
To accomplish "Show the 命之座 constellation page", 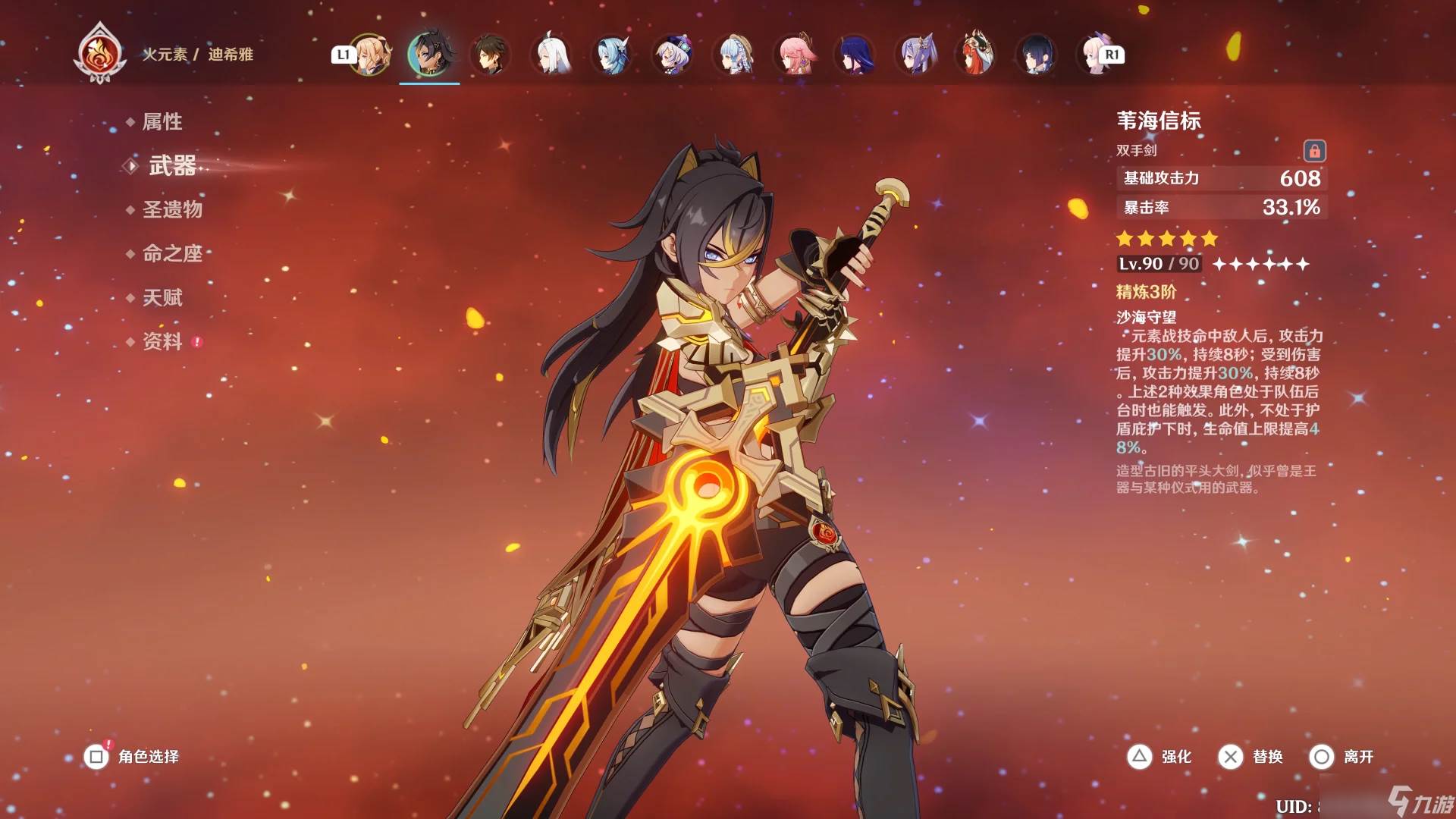I will click(172, 253).
